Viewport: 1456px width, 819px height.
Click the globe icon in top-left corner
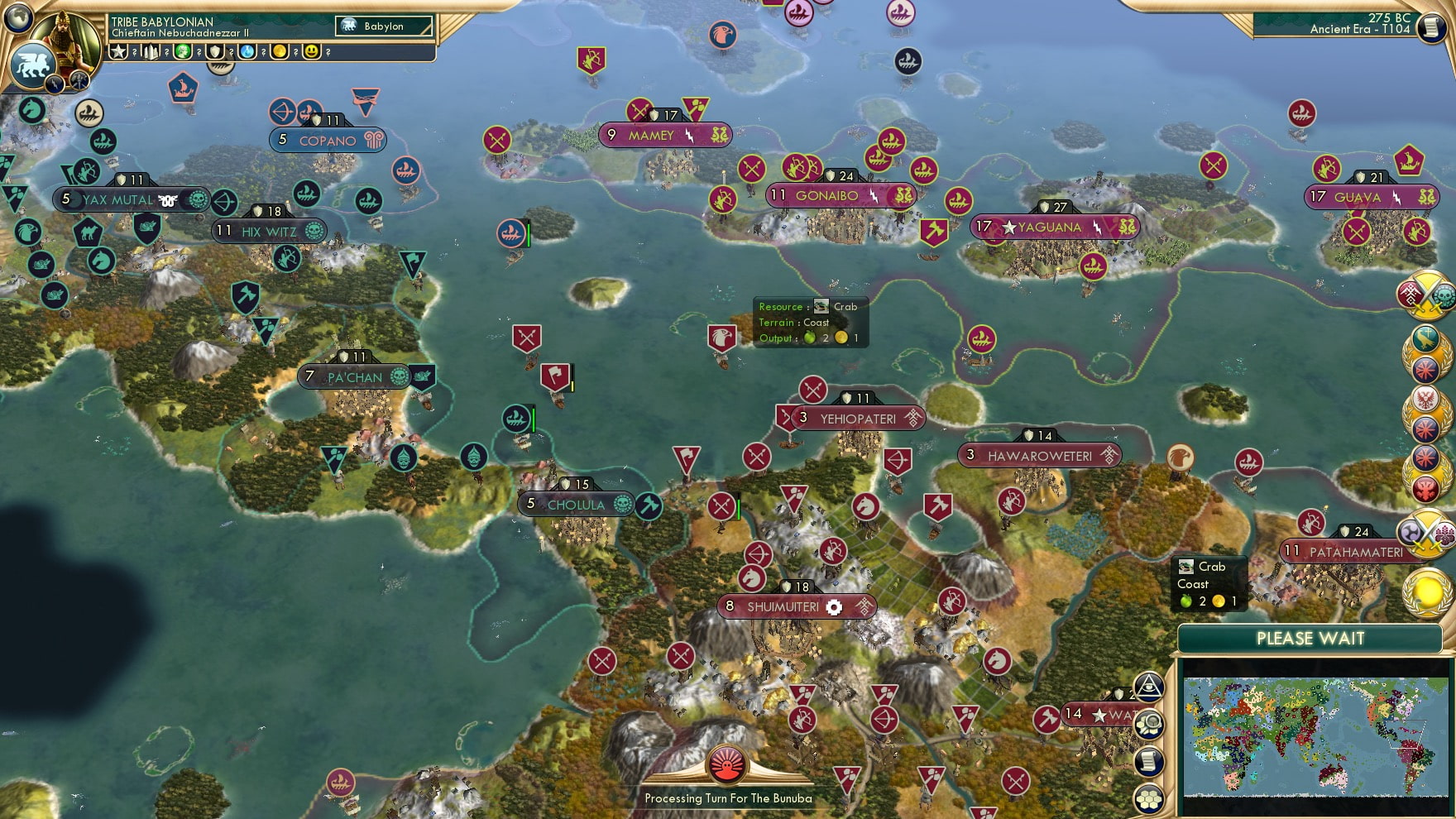(x=17, y=17)
